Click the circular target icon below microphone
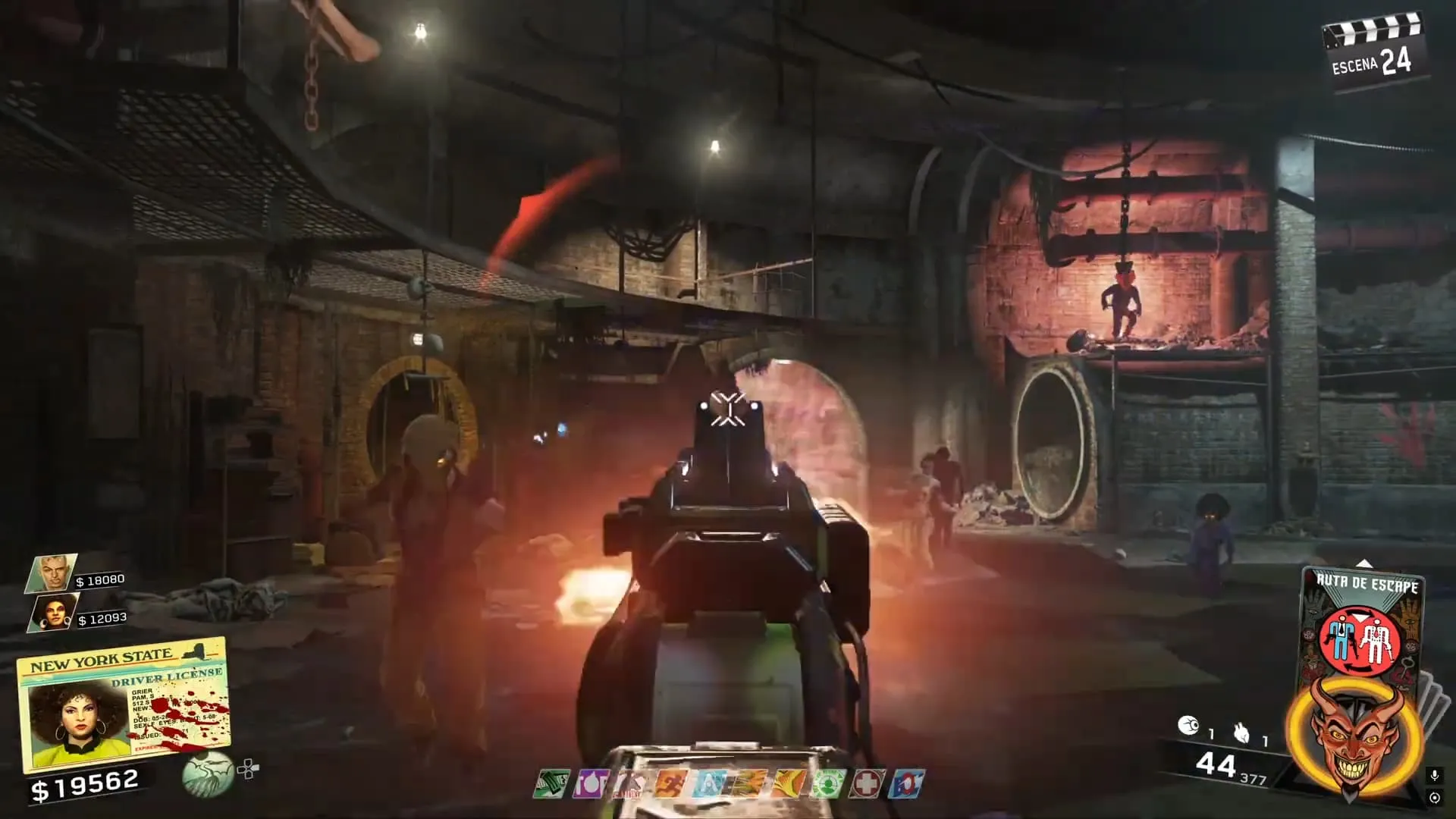1456x819 pixels. [x=1434, y=798]
